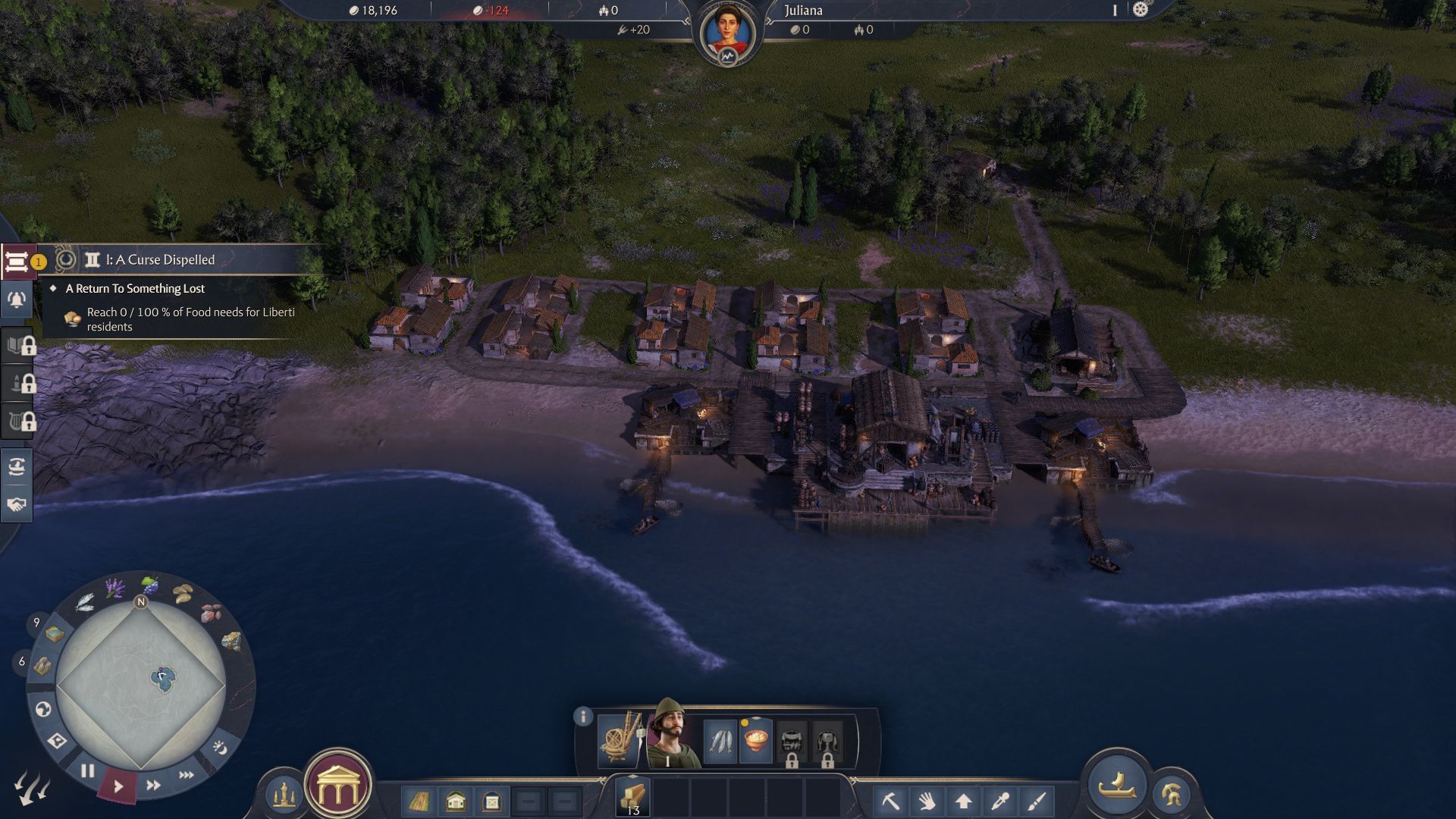1456x819 pixels.
Task: Select the porridge bowl need icon
Action: [x=756, y=740]
